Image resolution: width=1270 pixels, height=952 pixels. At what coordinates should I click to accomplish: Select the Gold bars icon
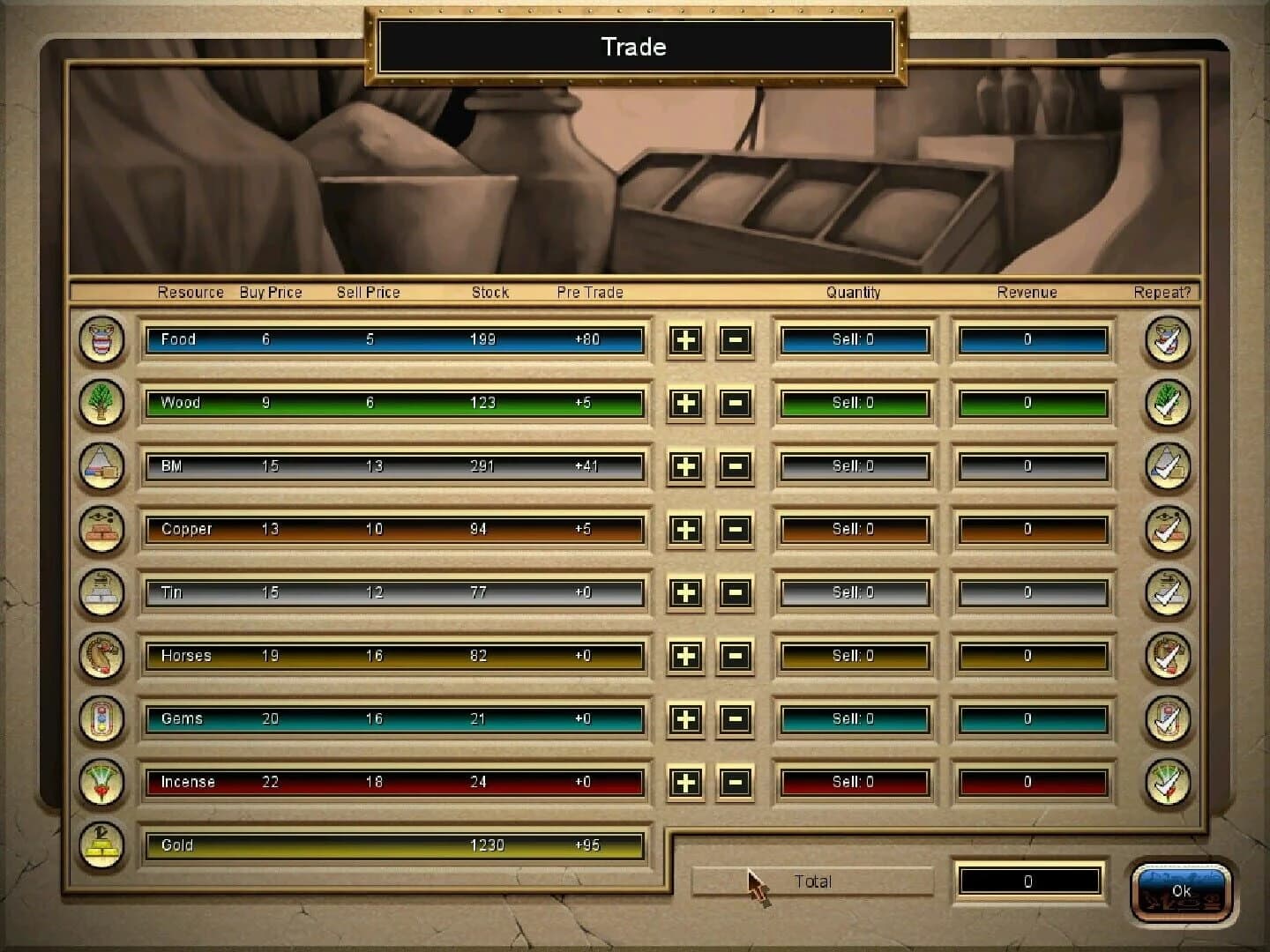100,845
